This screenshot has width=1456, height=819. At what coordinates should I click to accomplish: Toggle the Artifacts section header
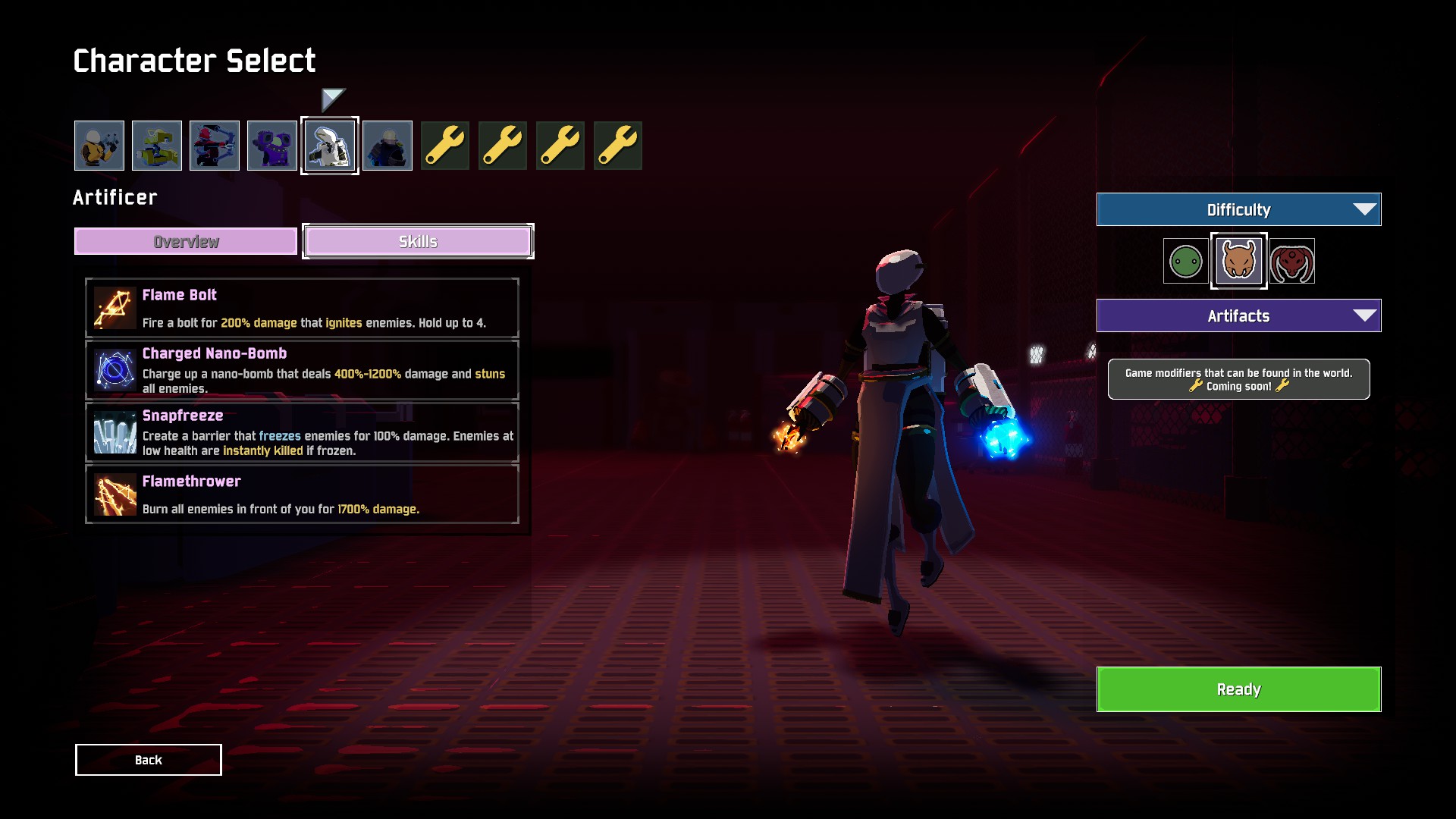click(x=1238, y=315)
